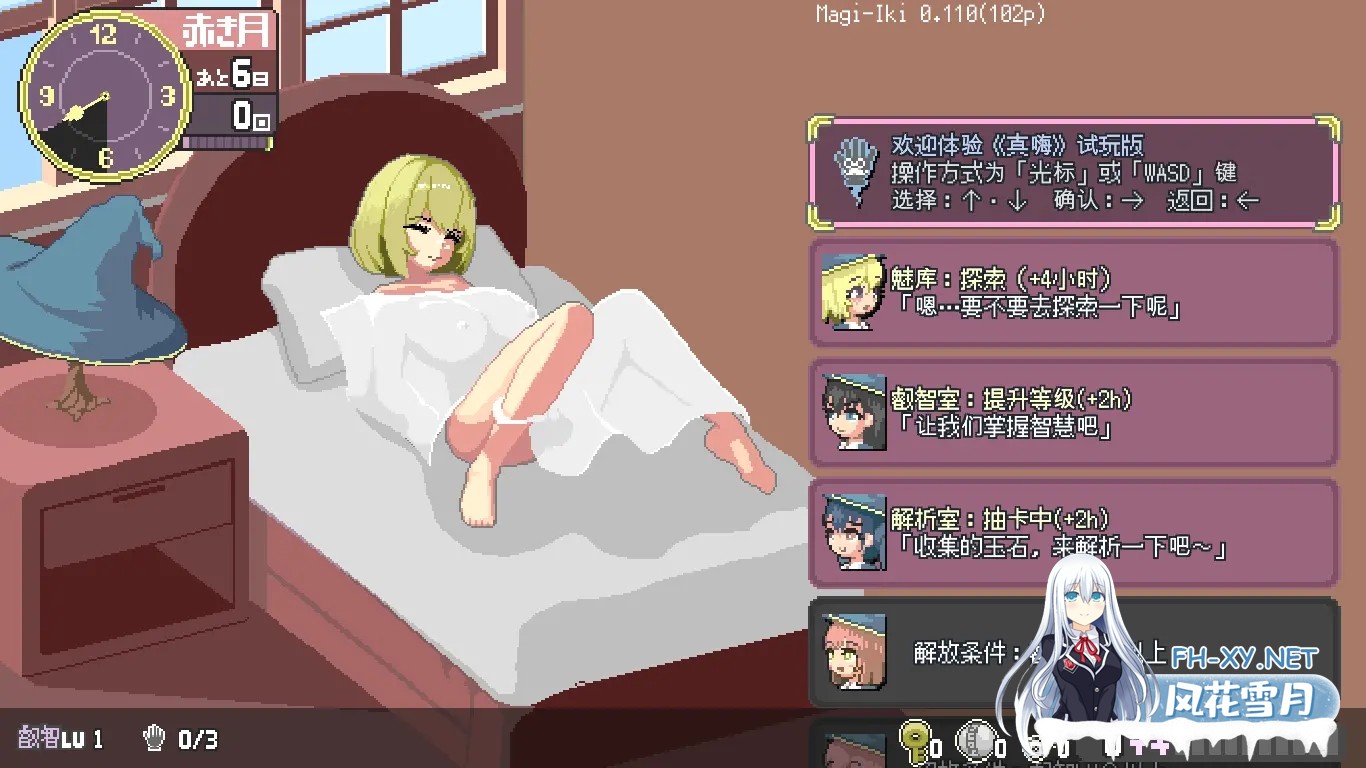Screen dimensions: 1366x768
Task: Select the blue-haired portrait icon for 解析室
Action: 852,532
